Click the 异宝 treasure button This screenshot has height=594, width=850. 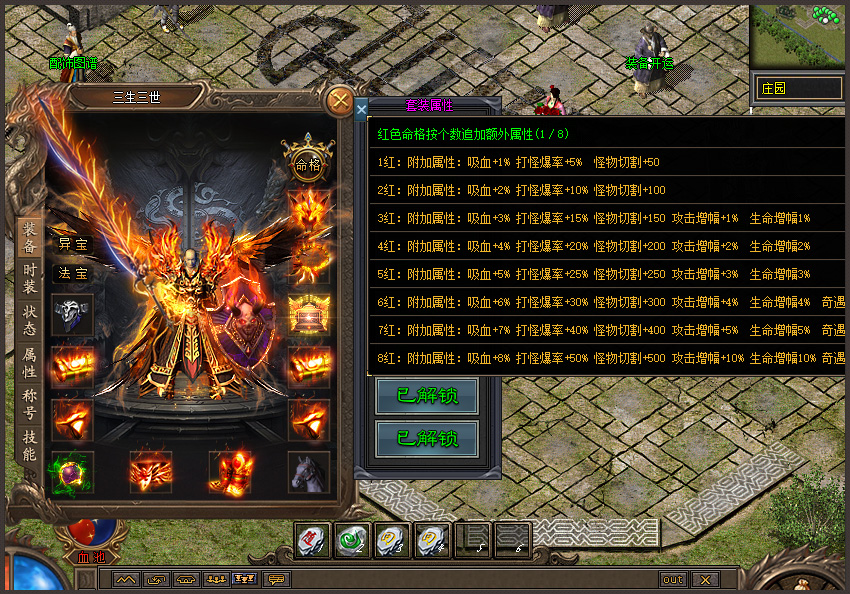(x=74, y=244)
